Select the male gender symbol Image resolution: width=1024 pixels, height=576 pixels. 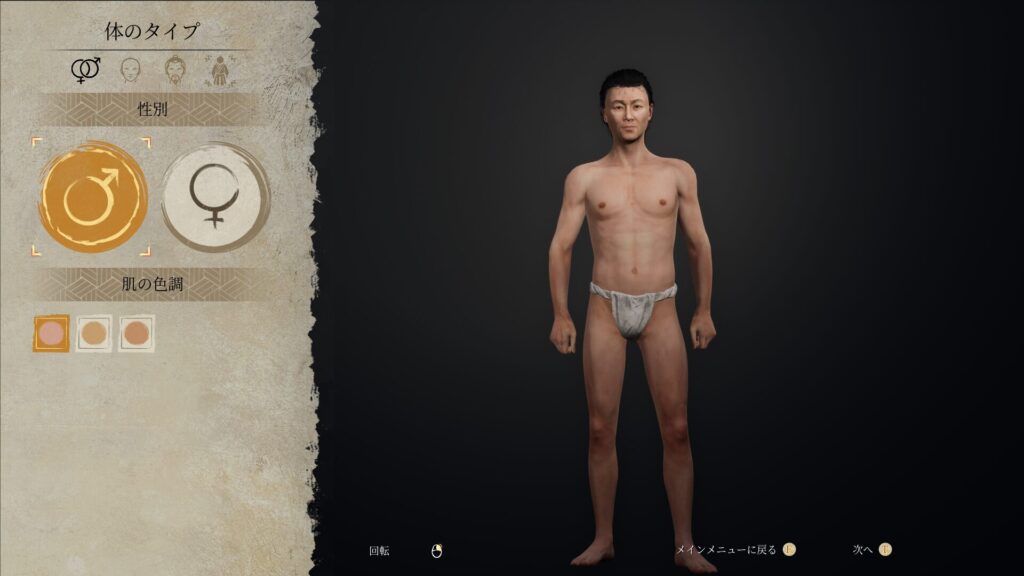tap(93, 197)
